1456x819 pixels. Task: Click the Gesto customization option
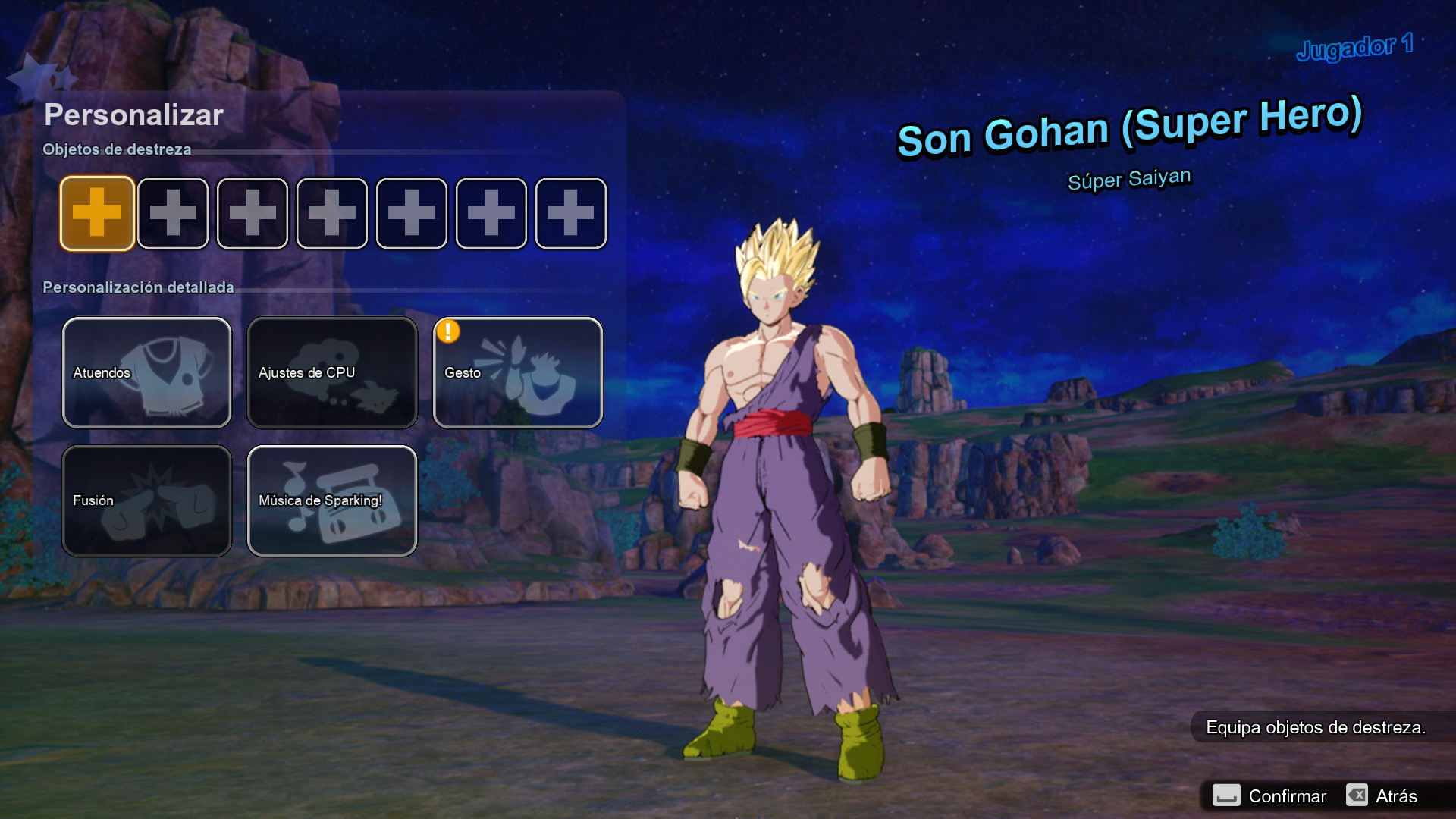pos(518,372)
